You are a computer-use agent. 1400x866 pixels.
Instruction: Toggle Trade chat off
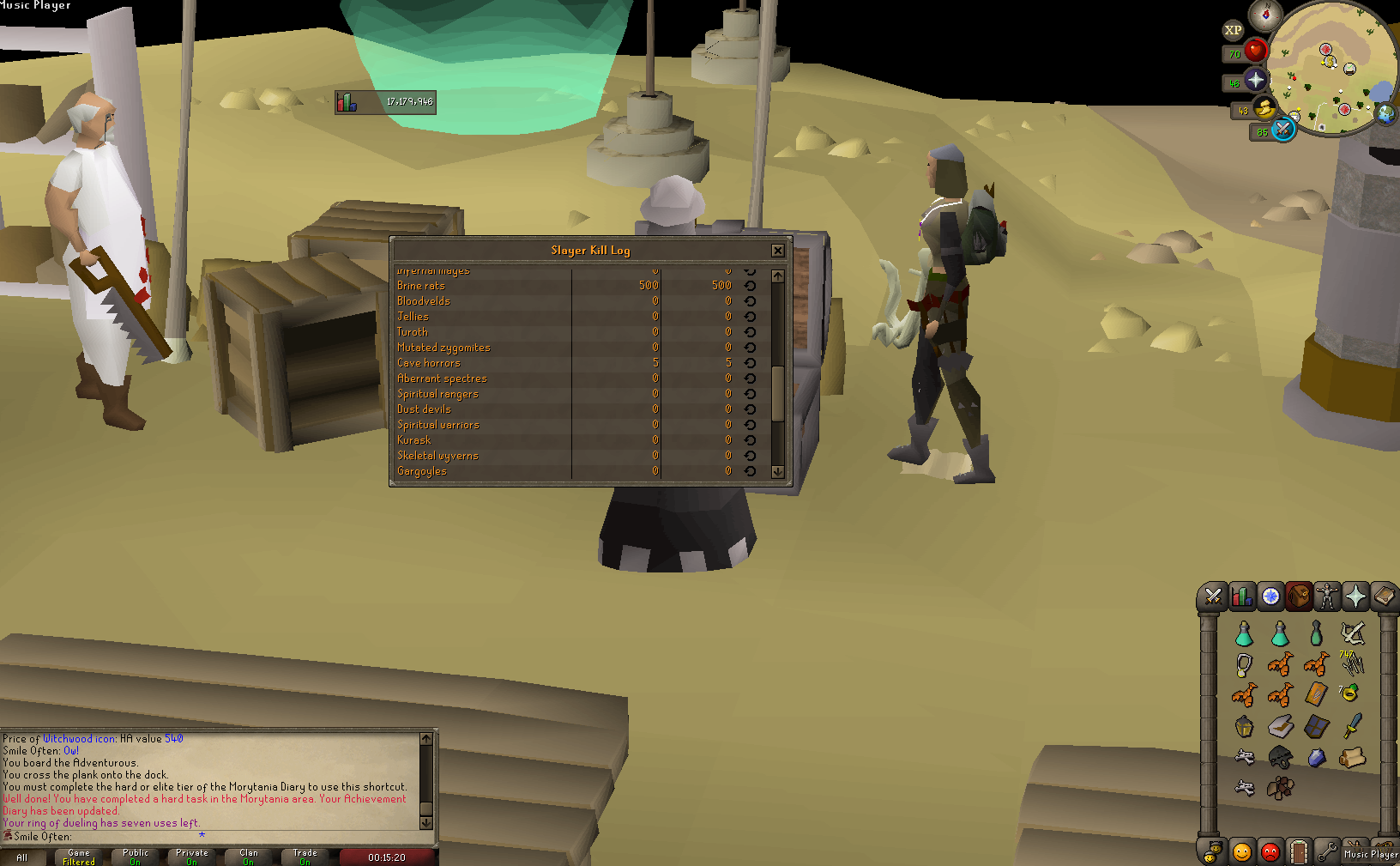(x=305, y=855)
